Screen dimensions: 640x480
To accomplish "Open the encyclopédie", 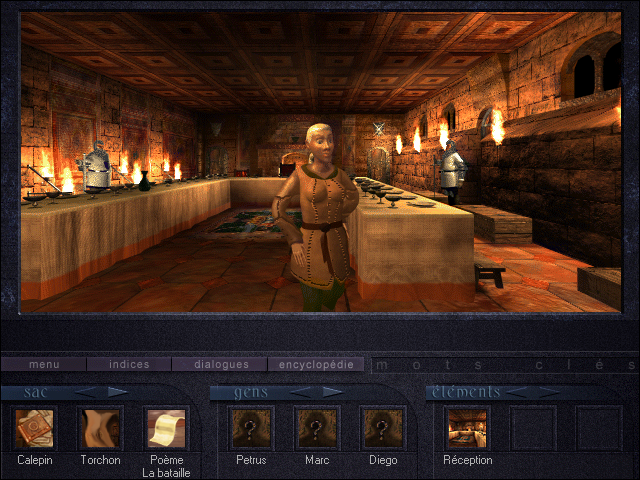I will click(316, 365).
